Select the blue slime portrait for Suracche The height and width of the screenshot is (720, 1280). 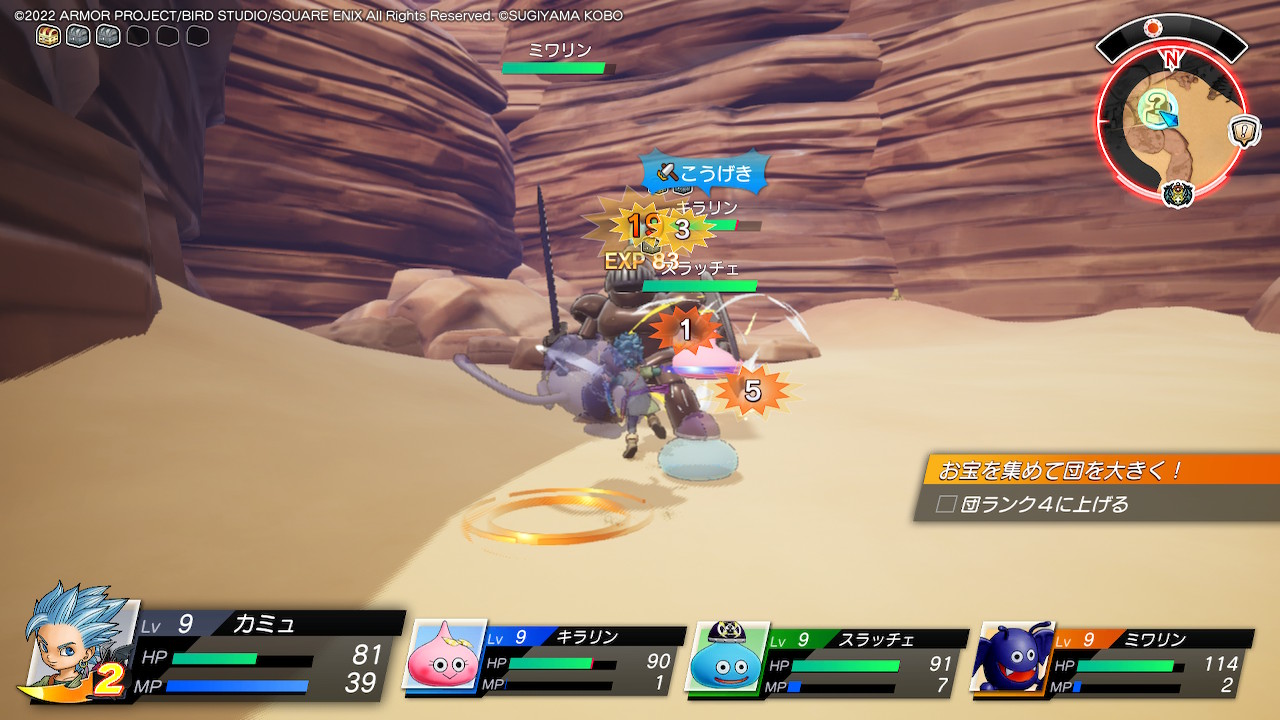pyautogui.click(x=726, y=656)
